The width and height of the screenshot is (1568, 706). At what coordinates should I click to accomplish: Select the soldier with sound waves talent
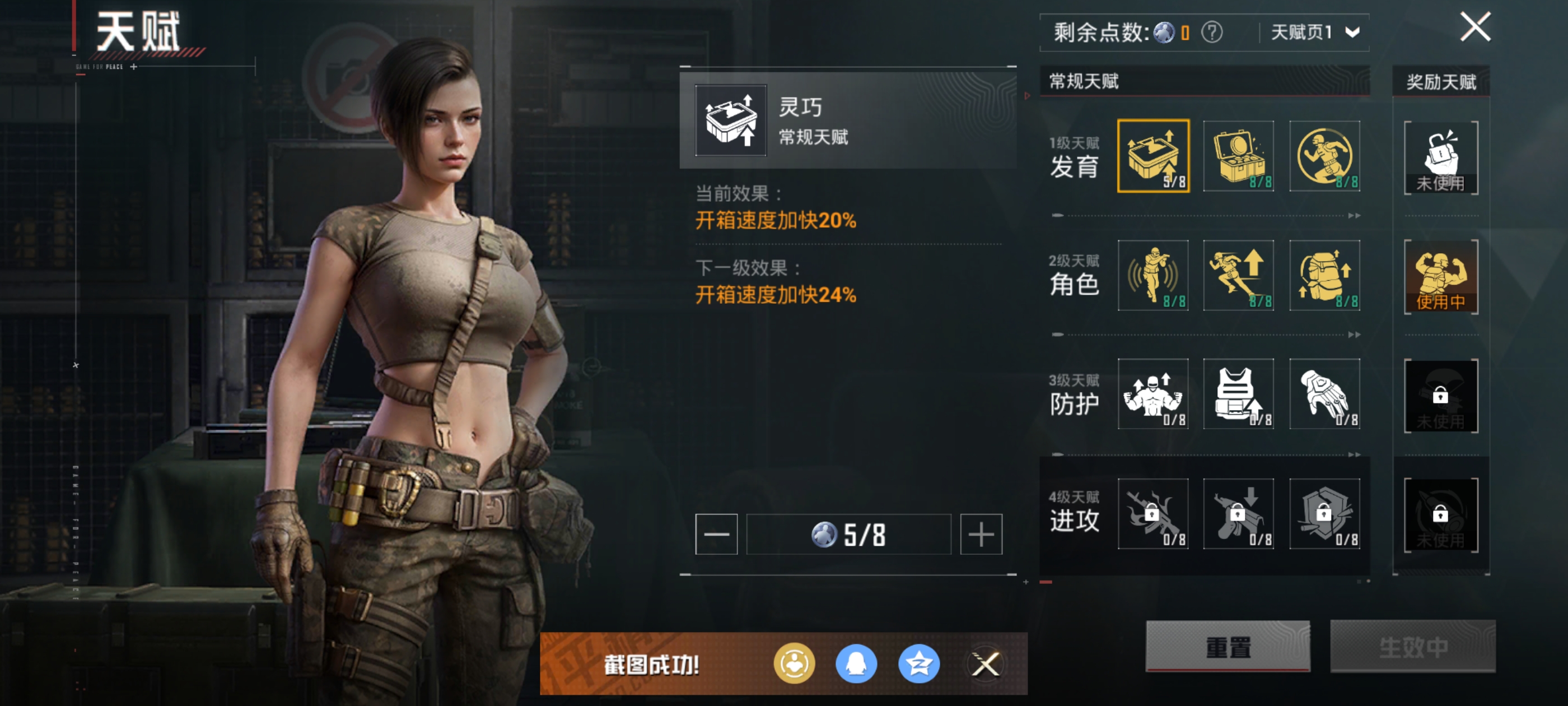[x=1153, y=275]
